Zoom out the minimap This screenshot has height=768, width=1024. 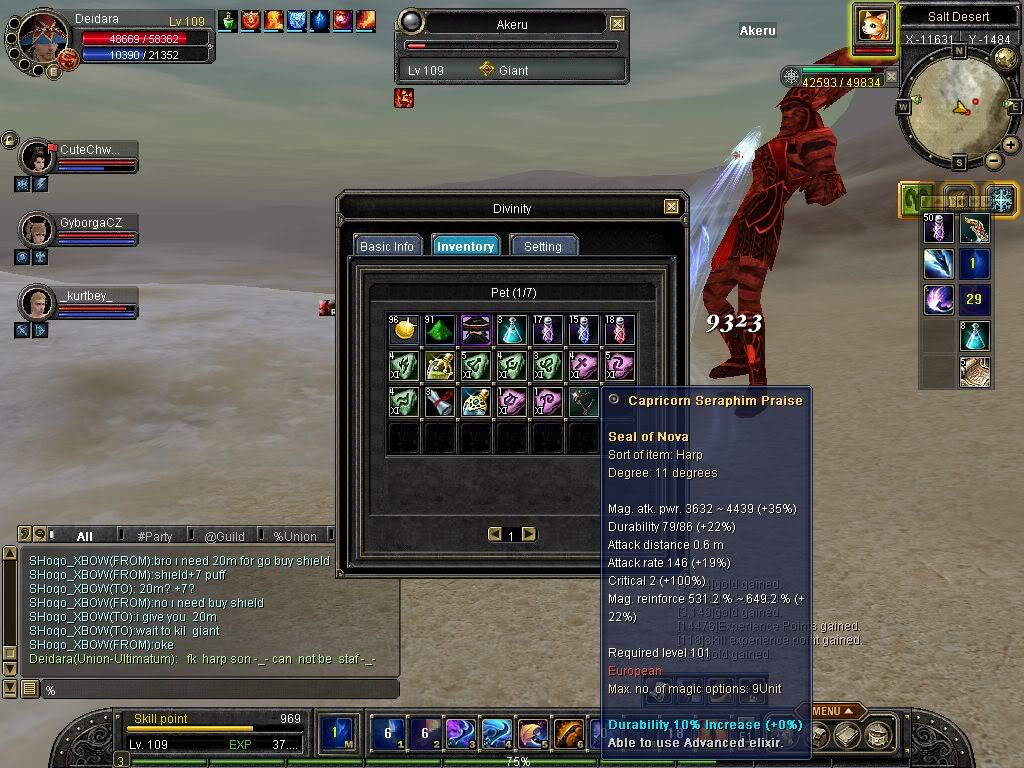993,161
